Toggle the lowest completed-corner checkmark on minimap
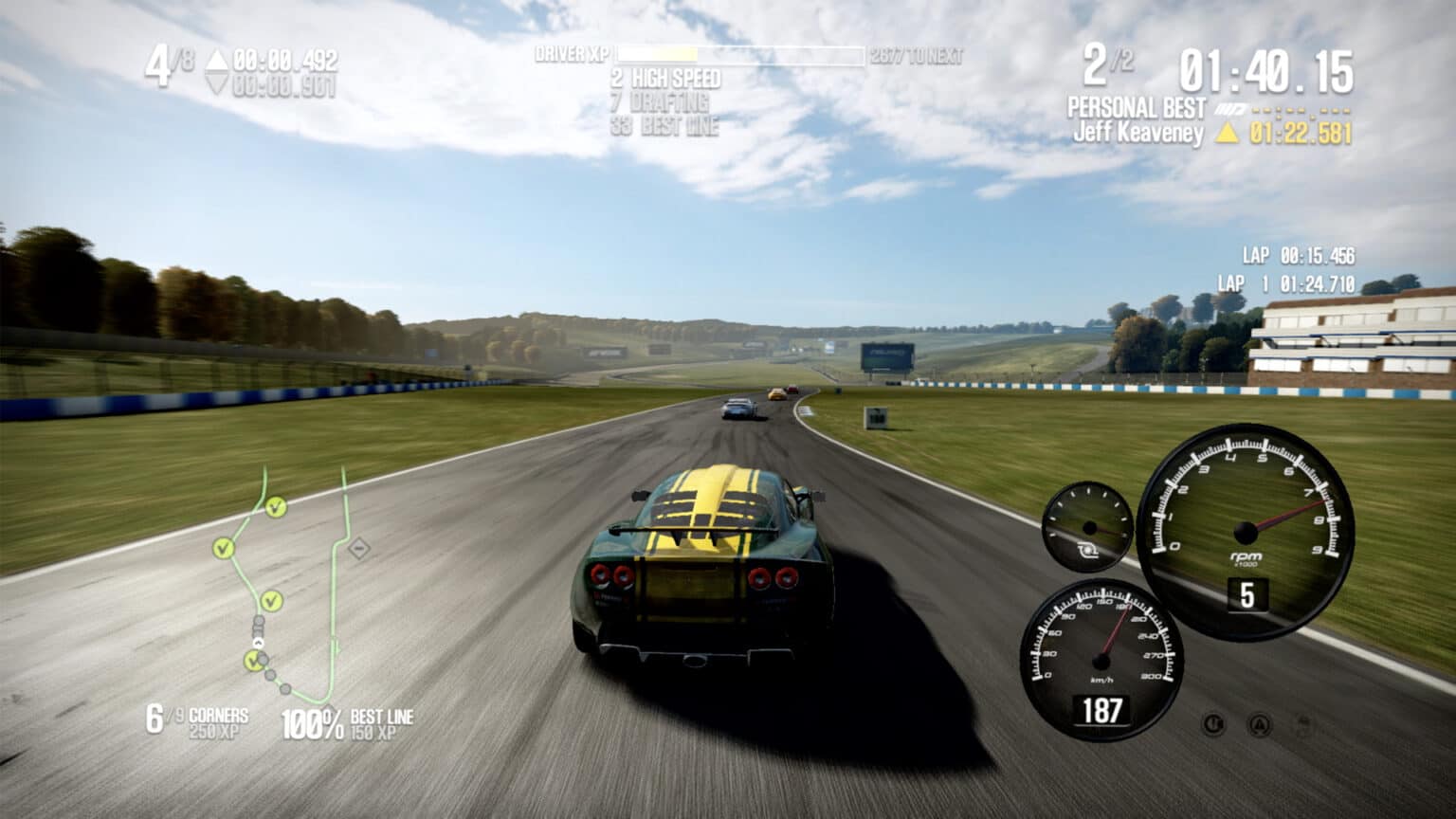1456x819 pixels. (x=254, y=659)
